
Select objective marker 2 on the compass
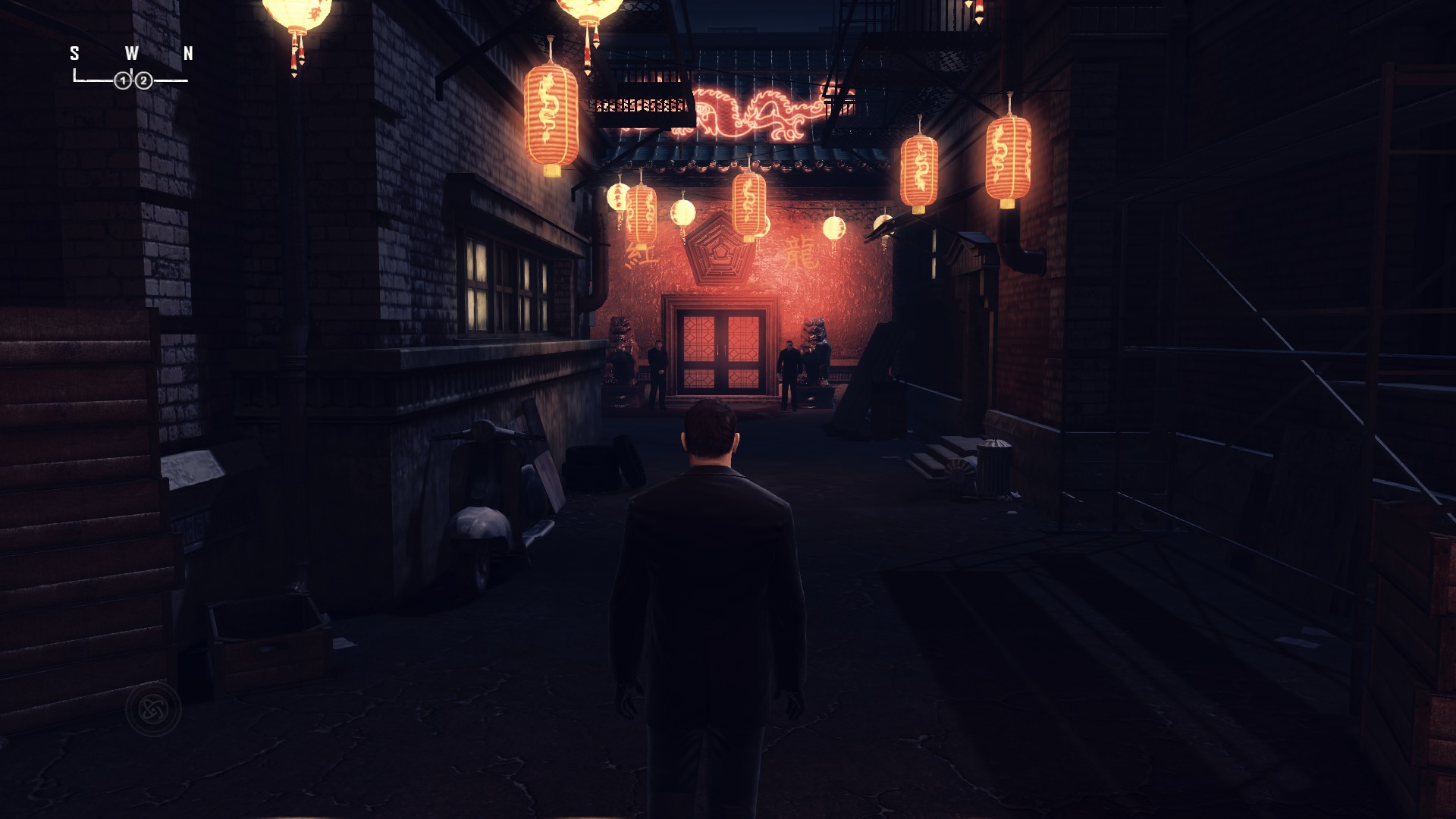coord(143,80)
